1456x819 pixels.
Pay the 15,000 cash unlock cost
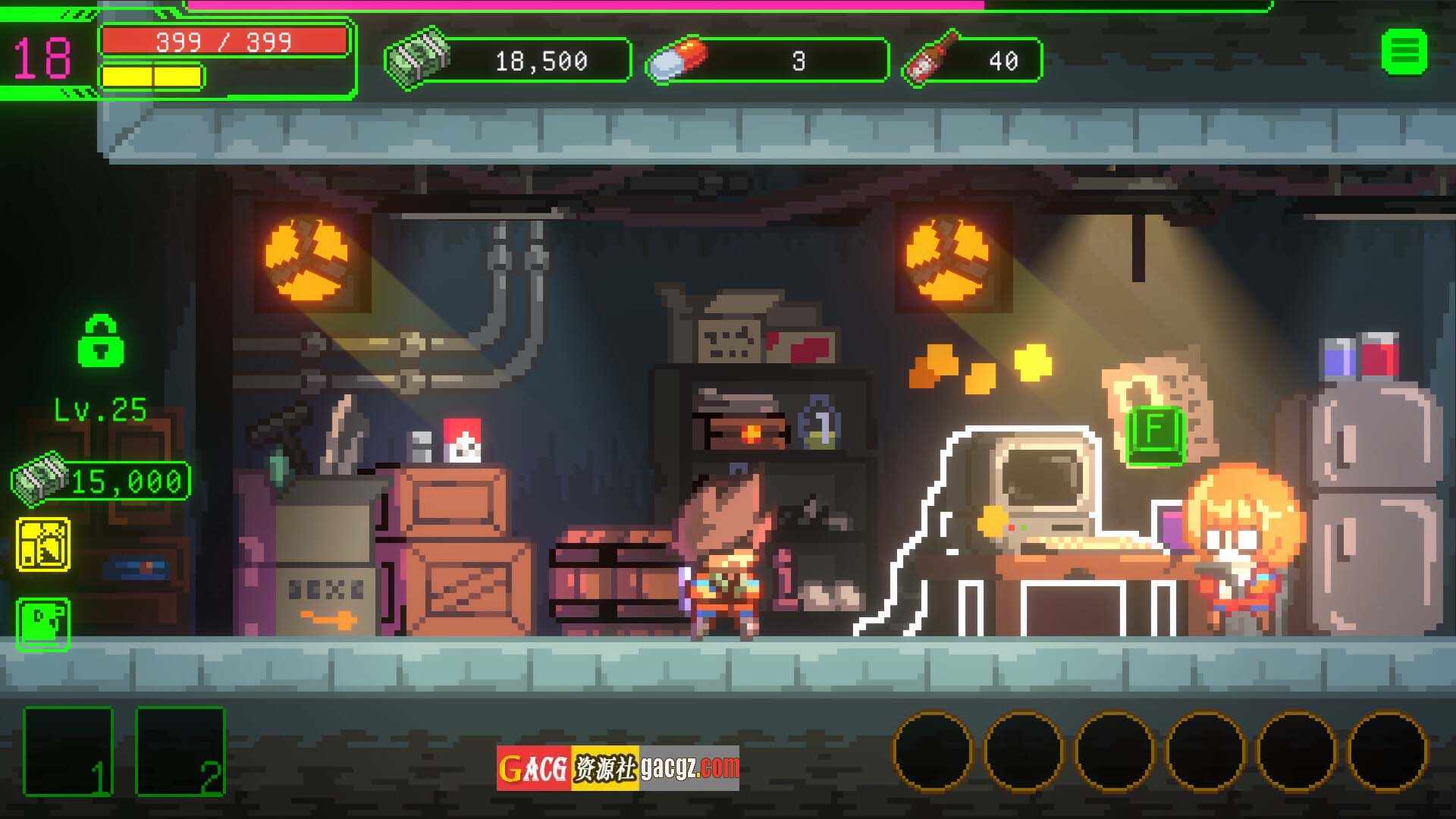click(x=101, y=481)
